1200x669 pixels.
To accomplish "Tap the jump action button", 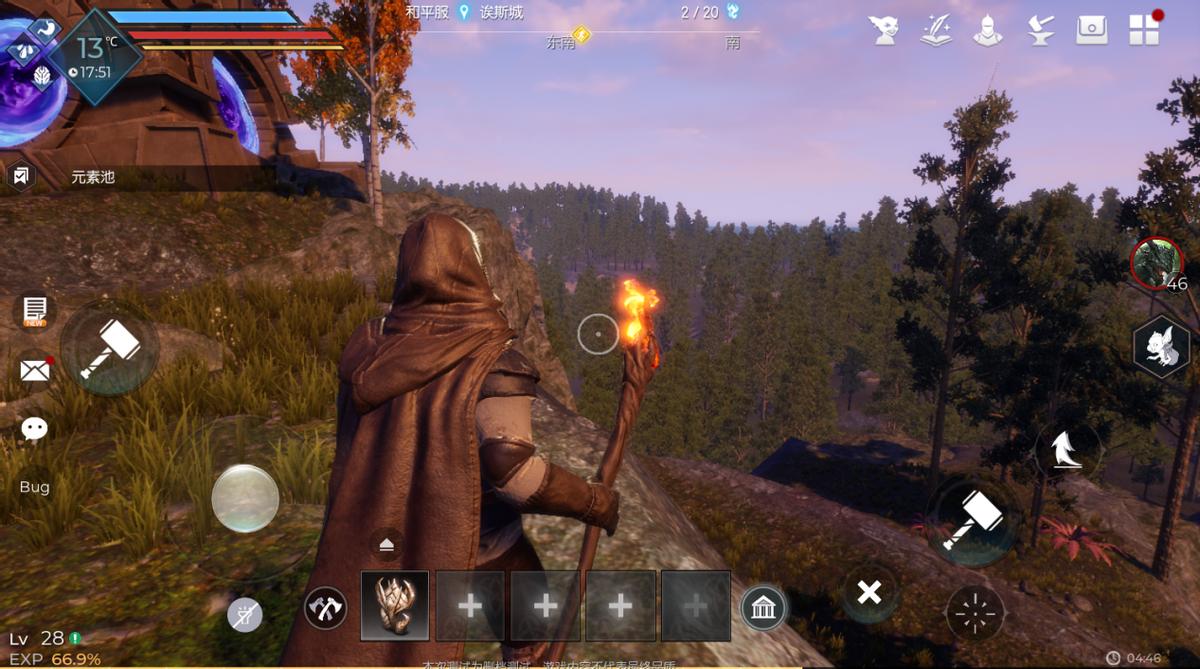I will click(1067, 451).
